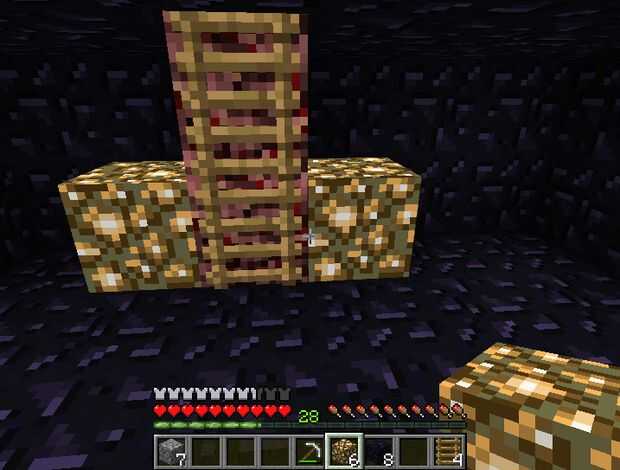This screenshot has width=620, height=470.
Task: Choose the glowstone block hotbar slot
Action: (x=345, y=452)
